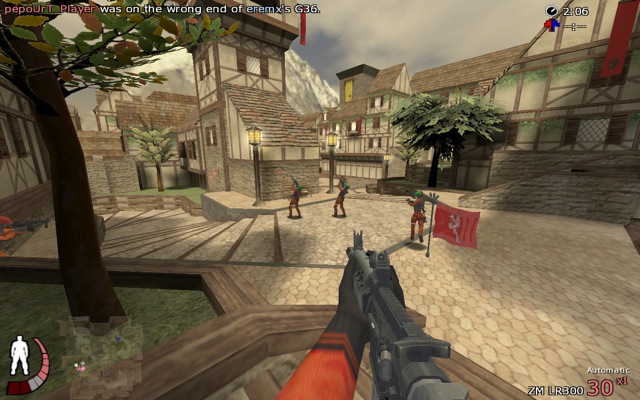640x400 pixels.
Task: Select the ZM LR300 weapon label
Action: tap(556, 389)
